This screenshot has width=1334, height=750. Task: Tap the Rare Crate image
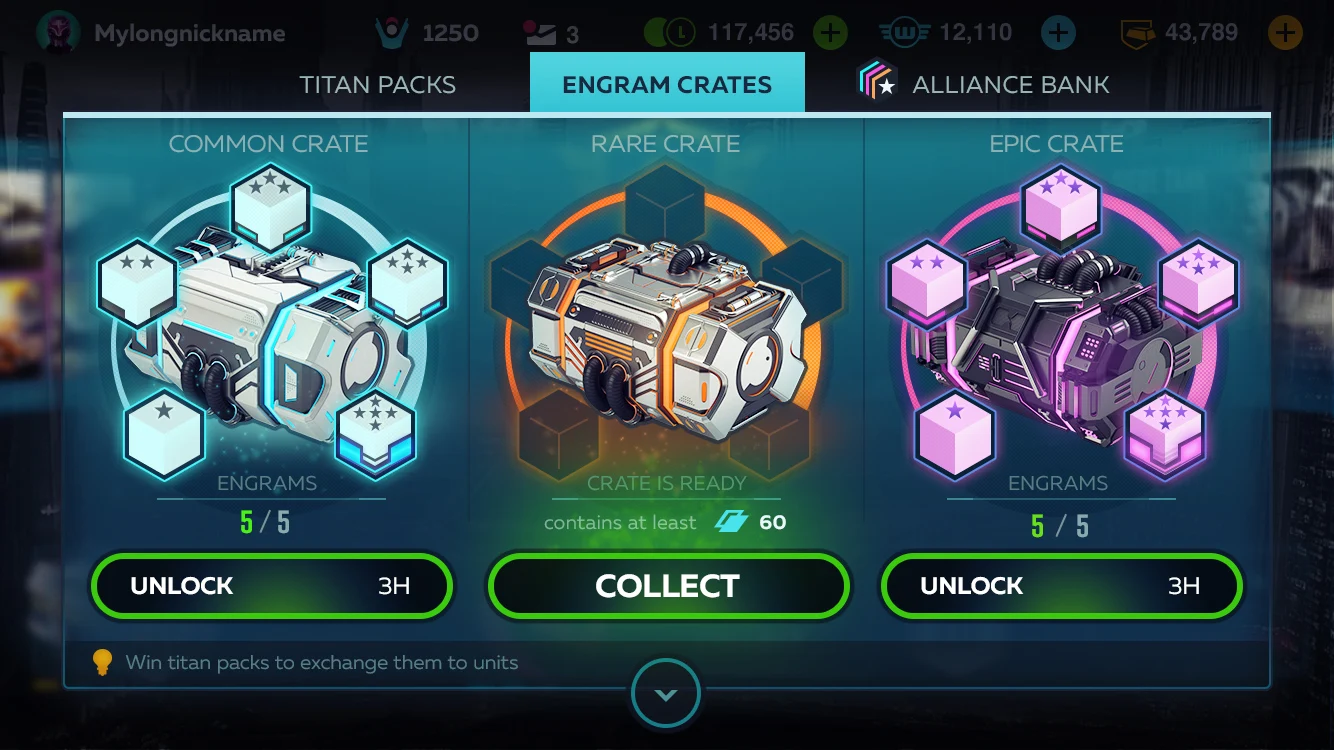[666, 320]
